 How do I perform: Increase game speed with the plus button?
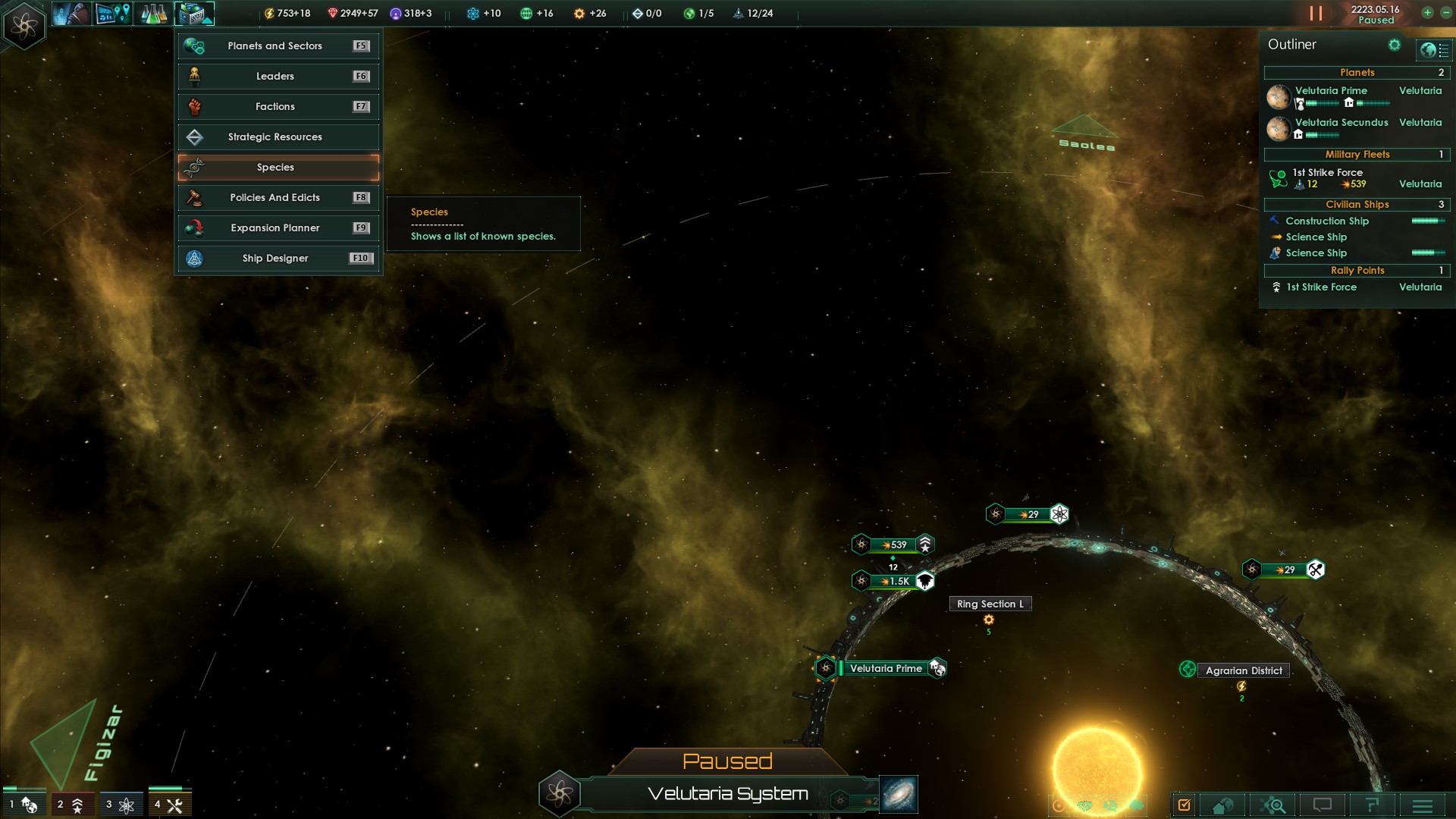coord(1427,13)
